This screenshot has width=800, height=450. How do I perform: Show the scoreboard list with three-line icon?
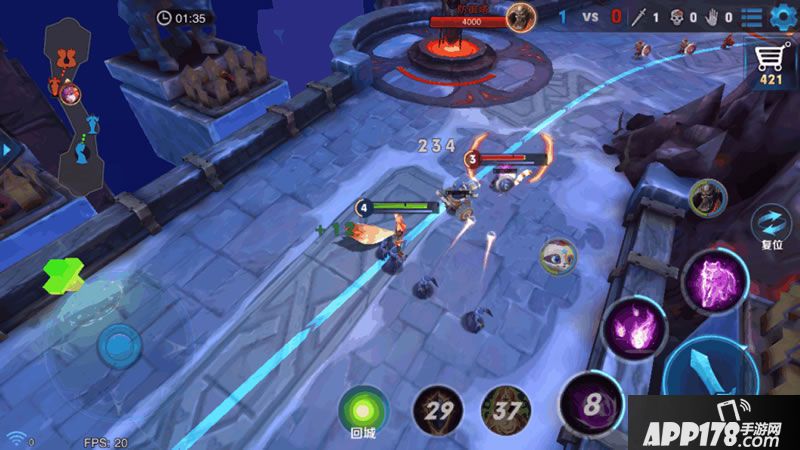[x=751, y=17]
